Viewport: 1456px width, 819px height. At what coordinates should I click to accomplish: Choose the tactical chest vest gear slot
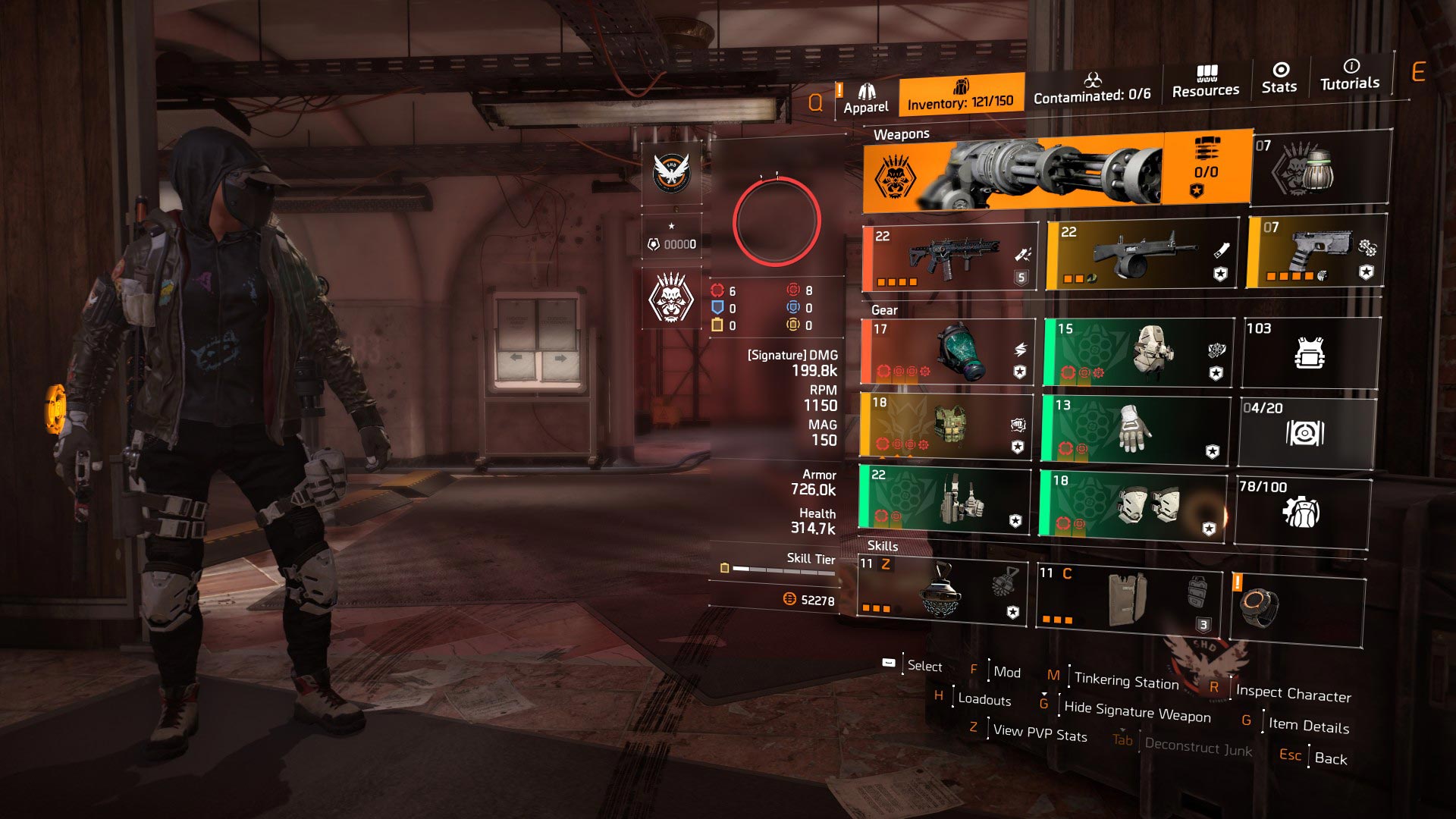coord(946,425)
